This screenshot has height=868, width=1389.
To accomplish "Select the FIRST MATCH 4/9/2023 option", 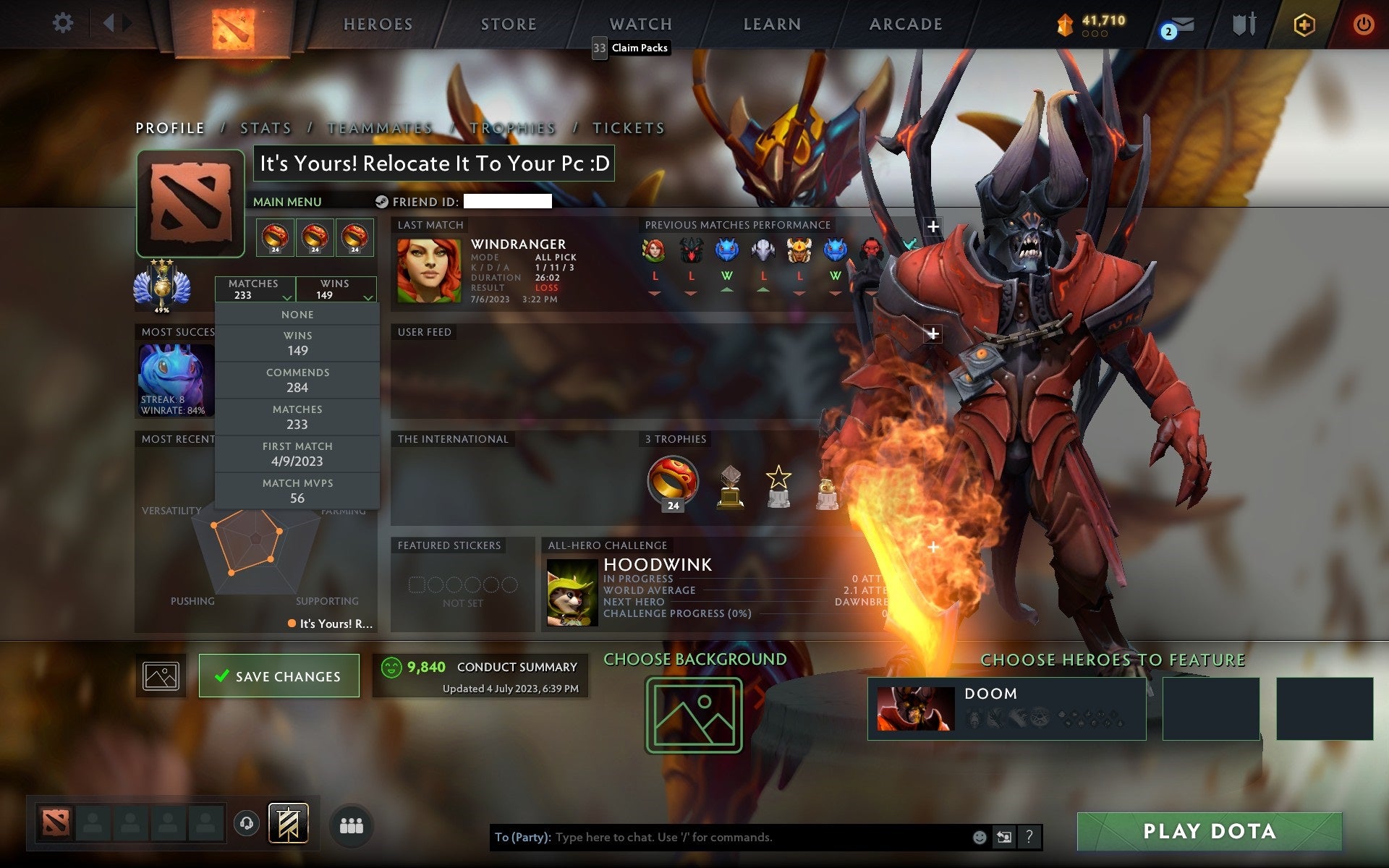I will click(299, 454).
